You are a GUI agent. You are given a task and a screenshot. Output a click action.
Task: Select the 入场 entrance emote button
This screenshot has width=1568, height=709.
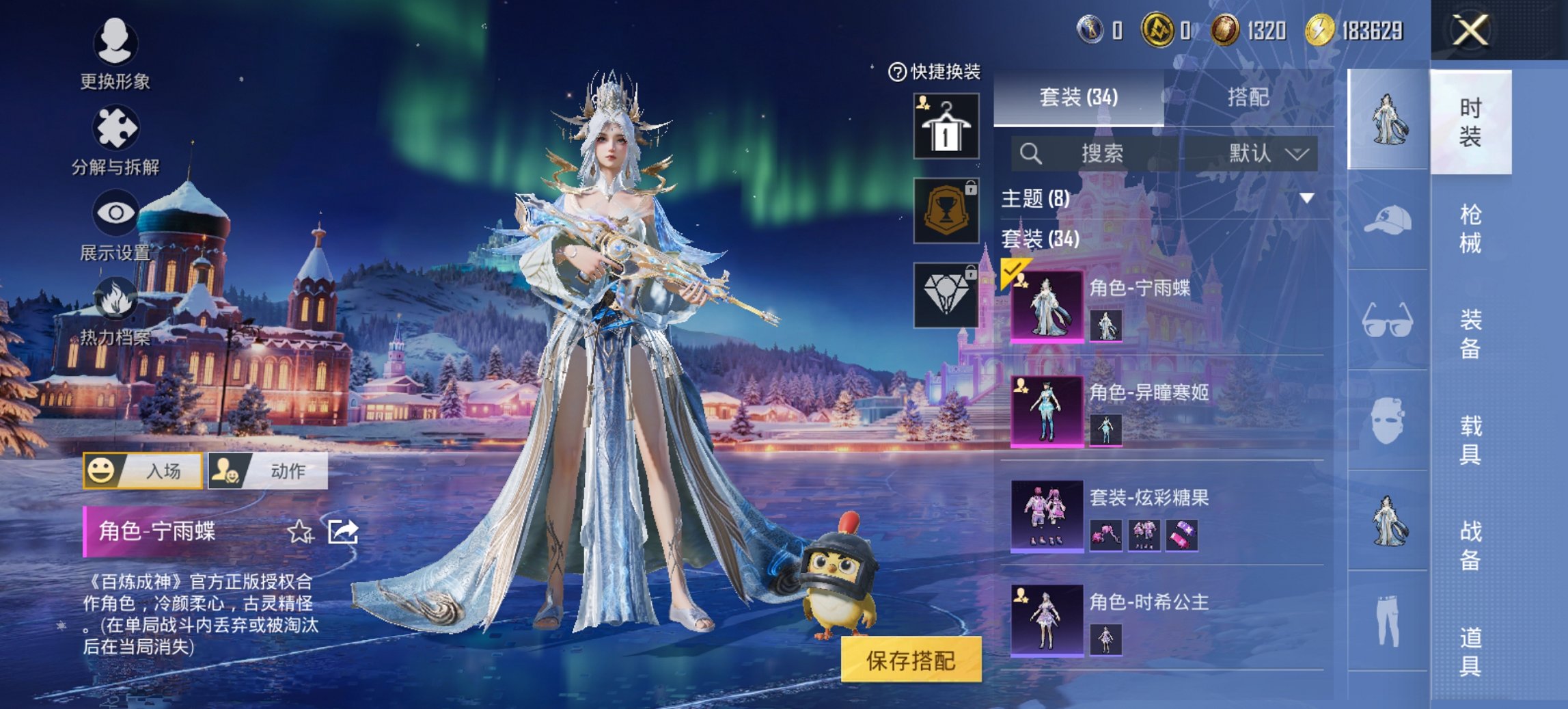click(143, 470)
